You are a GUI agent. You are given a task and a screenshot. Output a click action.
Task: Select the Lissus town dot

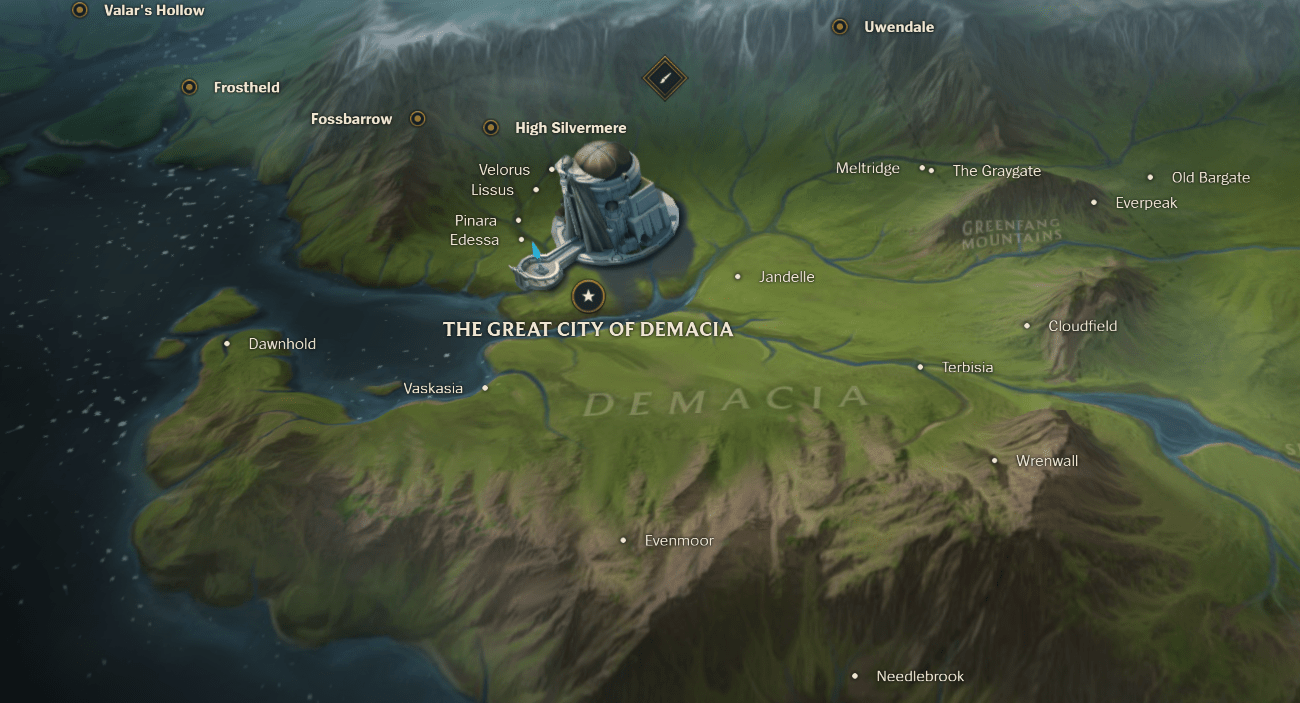[x=536, y=190]
